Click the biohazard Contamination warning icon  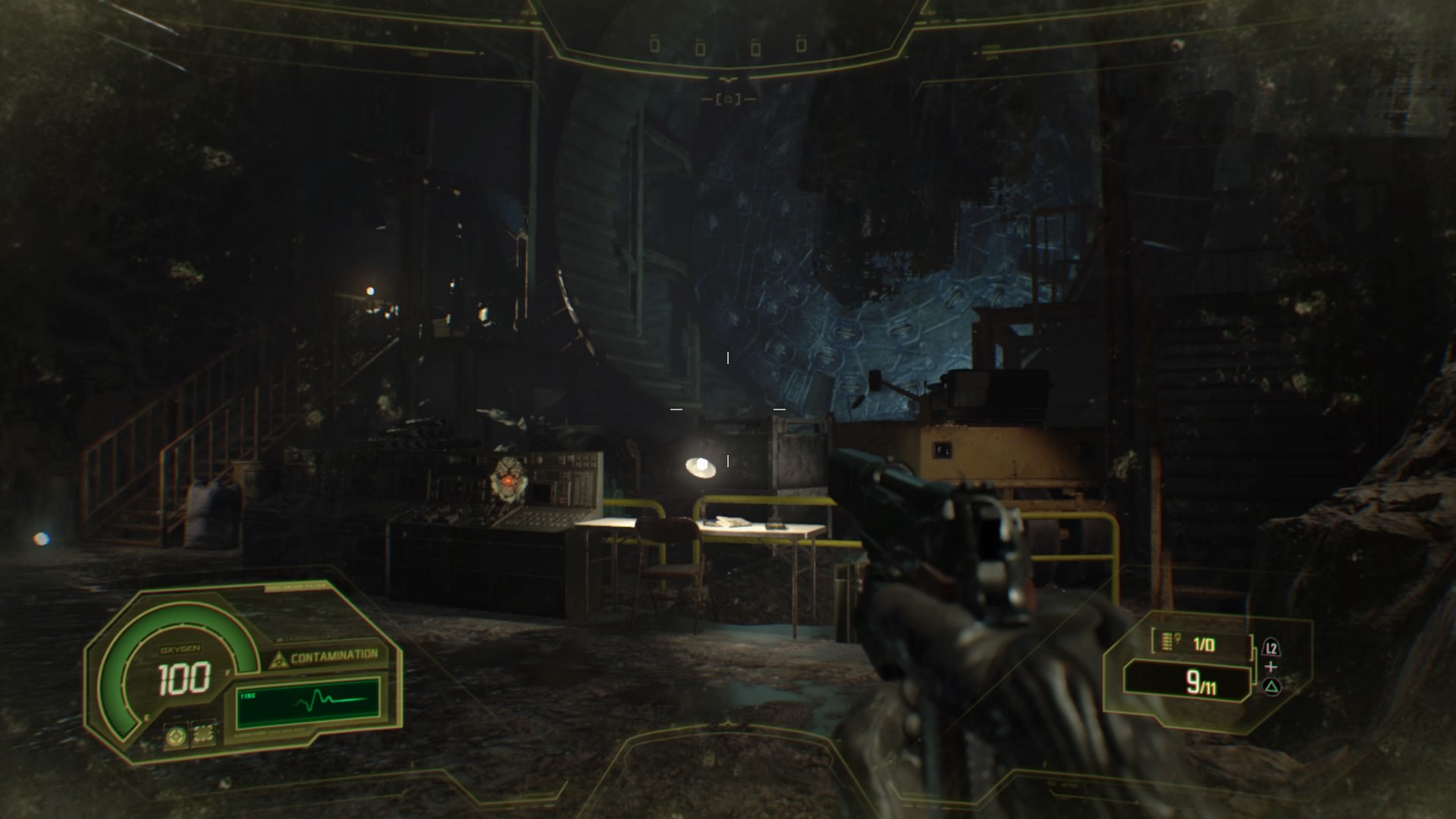tap(278, 660)
